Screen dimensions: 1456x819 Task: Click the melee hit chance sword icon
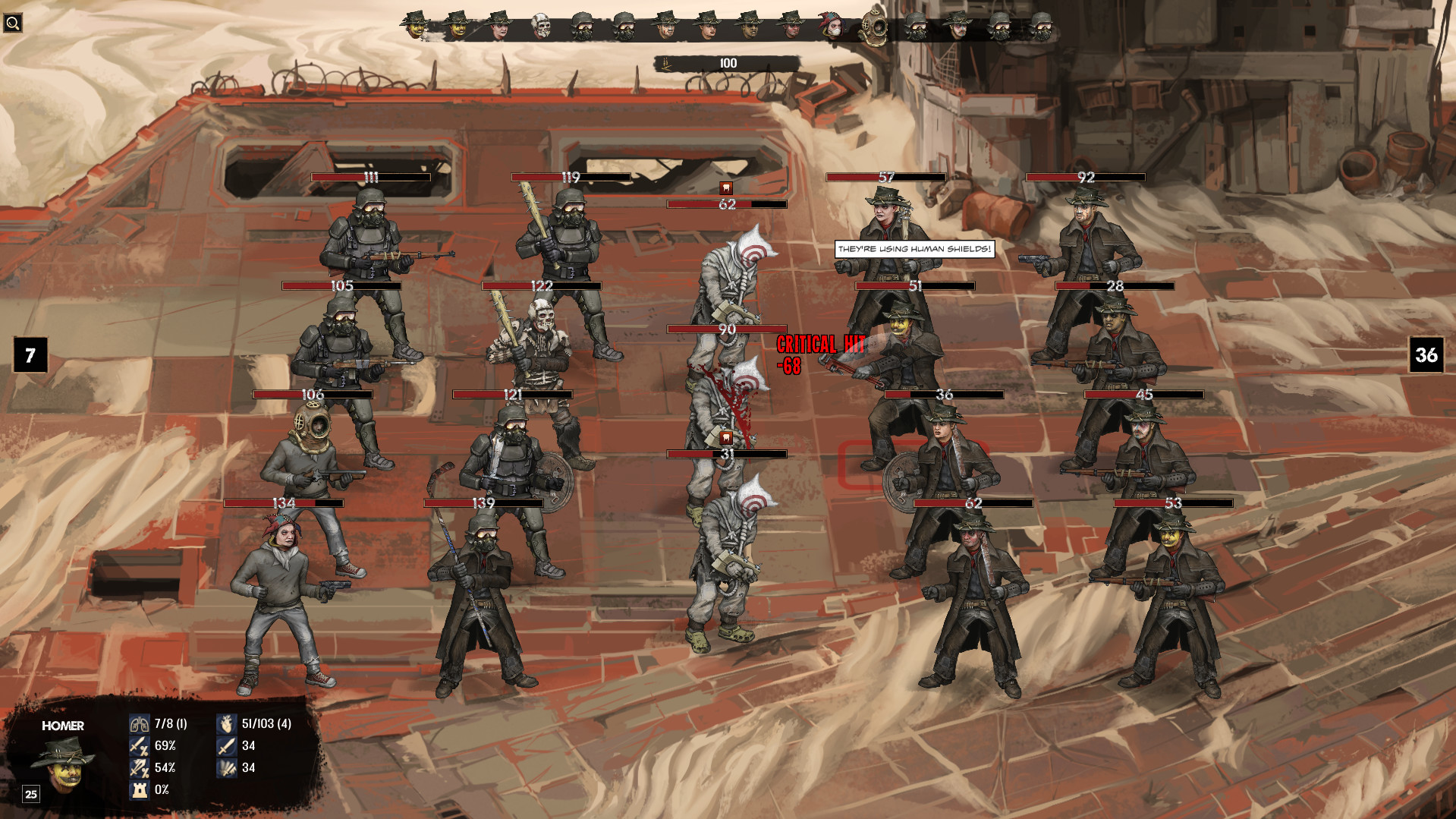point(140,747)
